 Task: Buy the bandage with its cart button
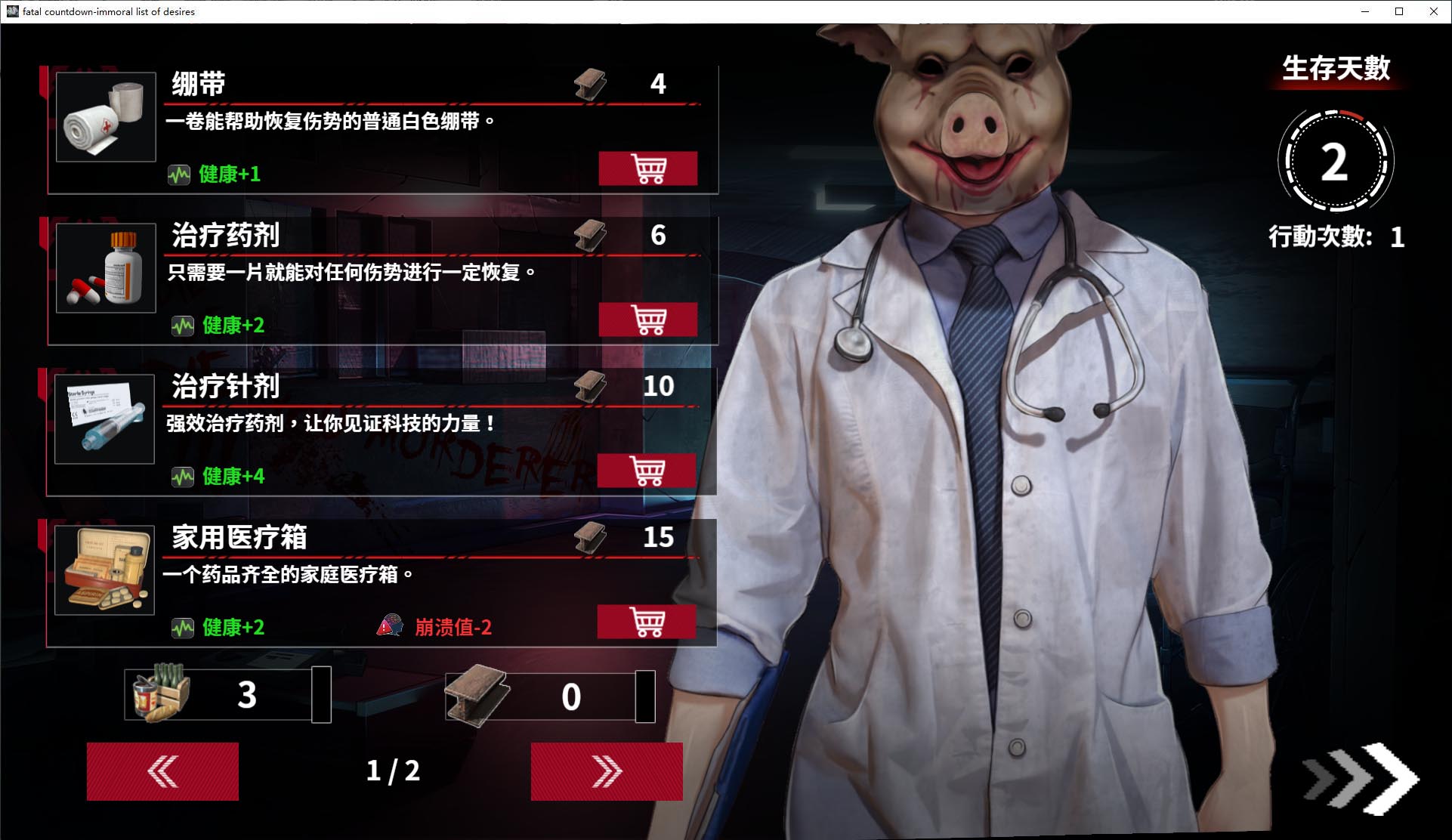648,168
